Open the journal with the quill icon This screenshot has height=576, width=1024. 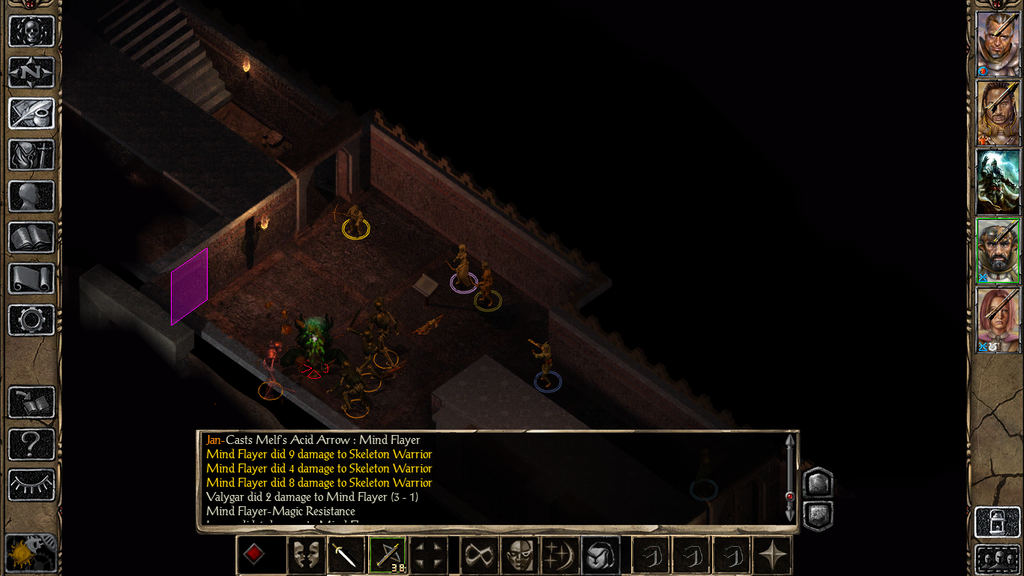pos(31,113)
